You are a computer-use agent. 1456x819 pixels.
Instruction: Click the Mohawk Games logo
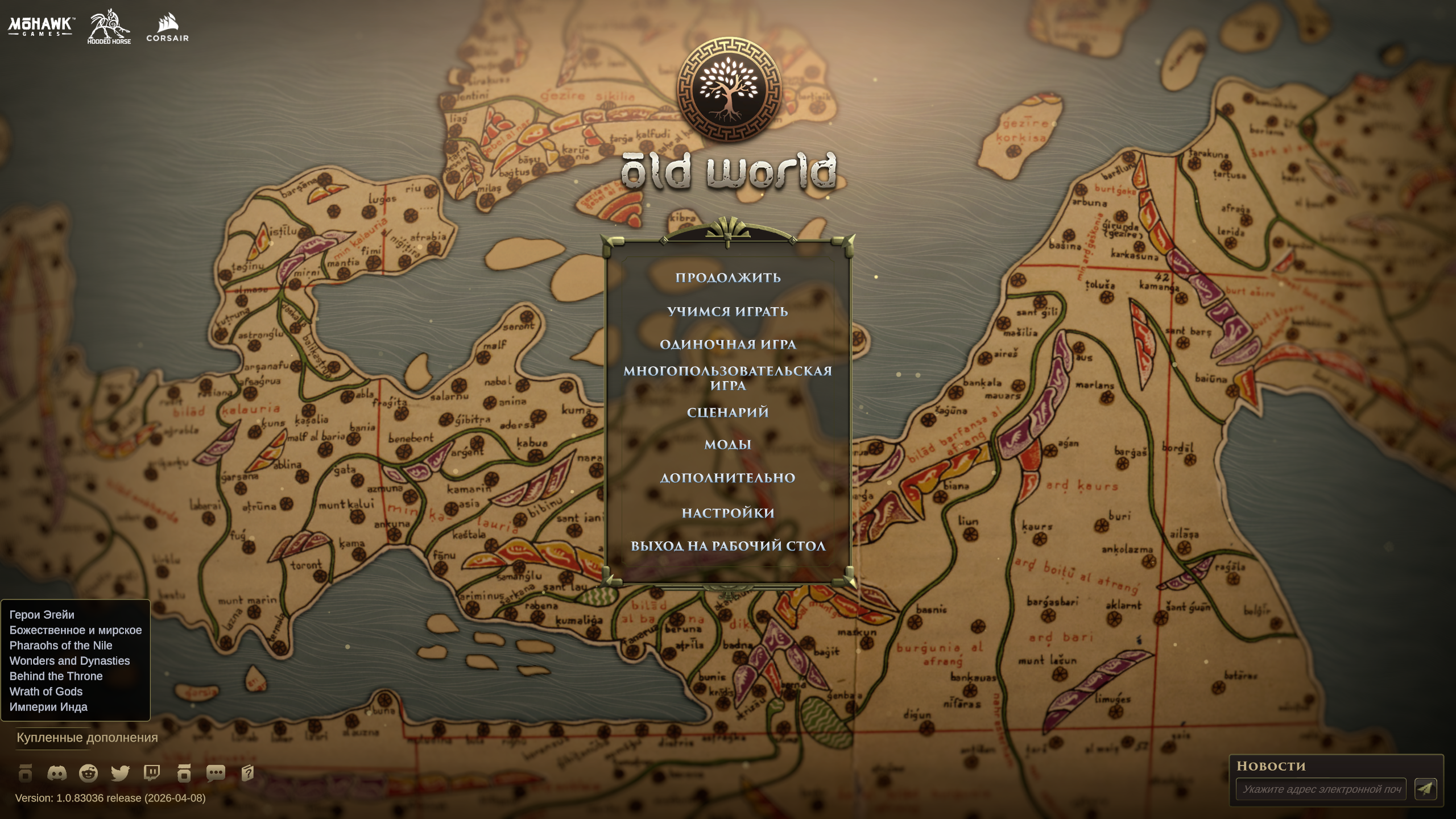coord(40,27)
